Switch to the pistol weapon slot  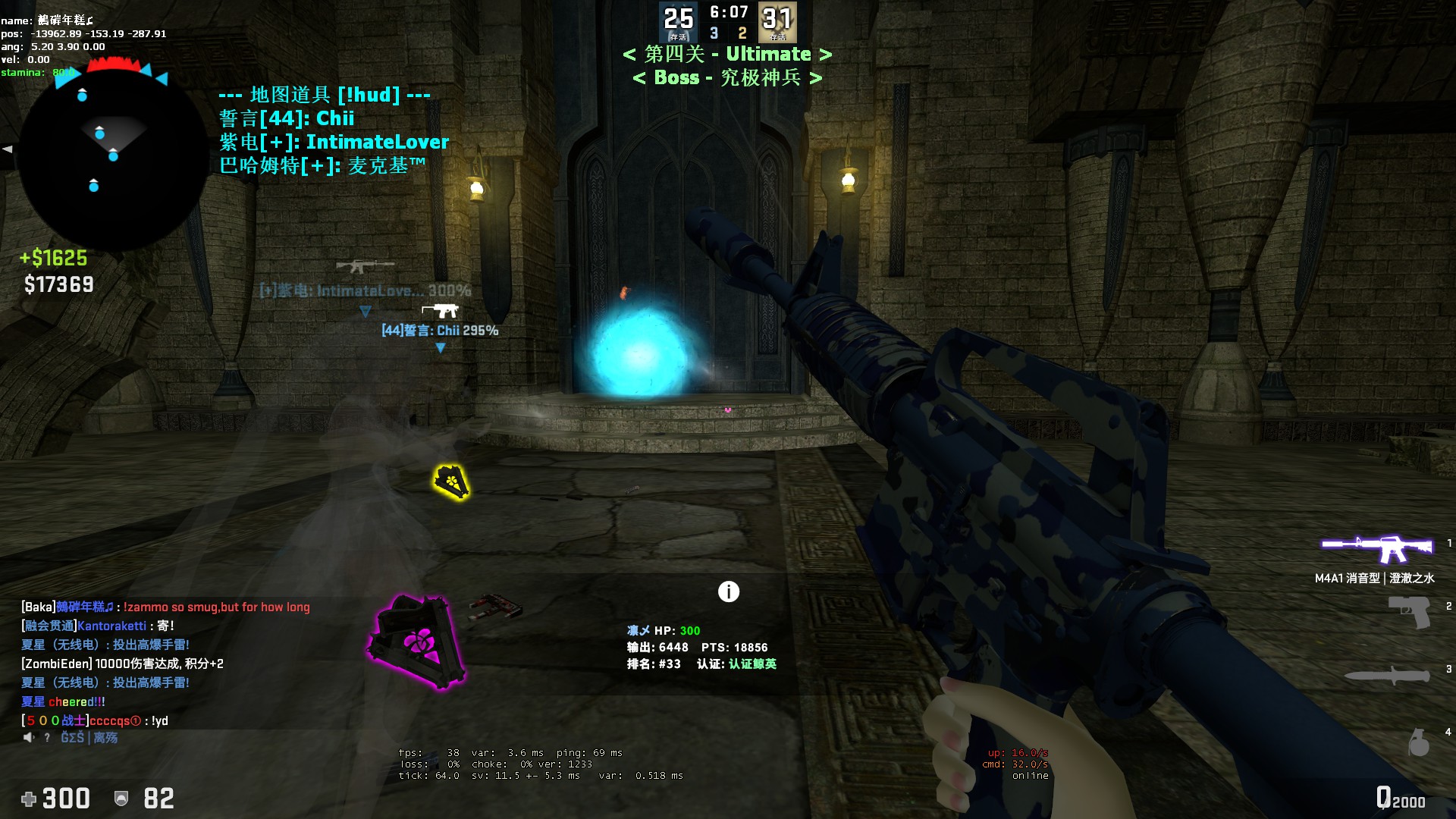[1409, 611]
